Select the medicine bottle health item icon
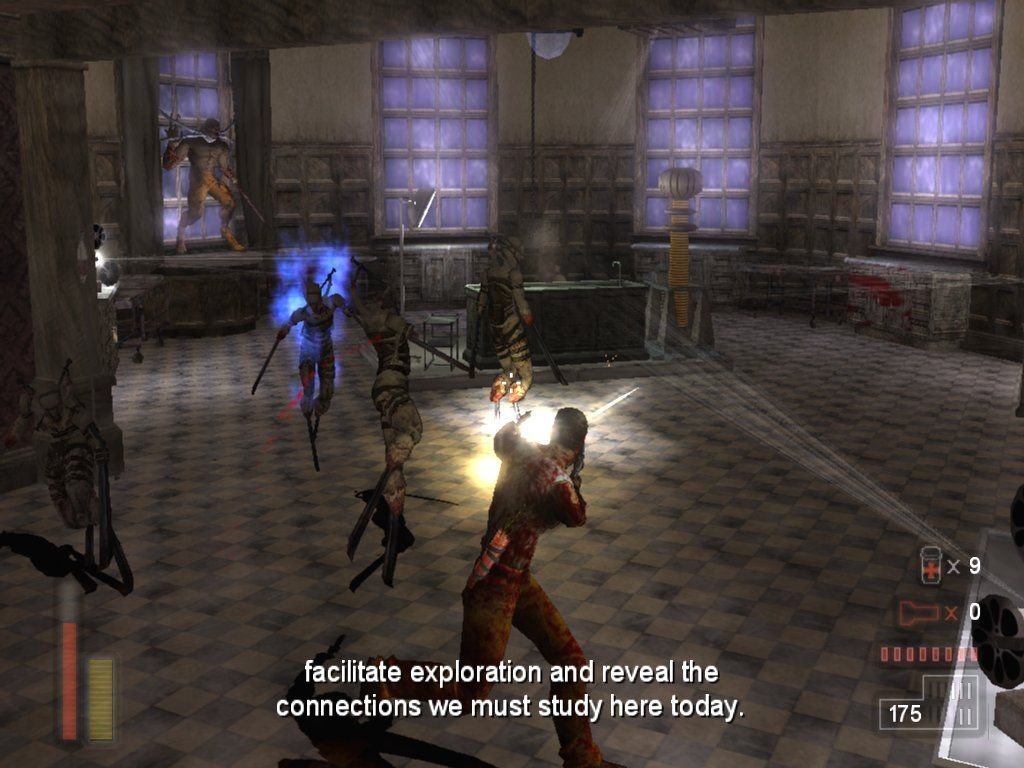Image resolution: width=1024 pixels, height=768 pixels. click(930, 566)
